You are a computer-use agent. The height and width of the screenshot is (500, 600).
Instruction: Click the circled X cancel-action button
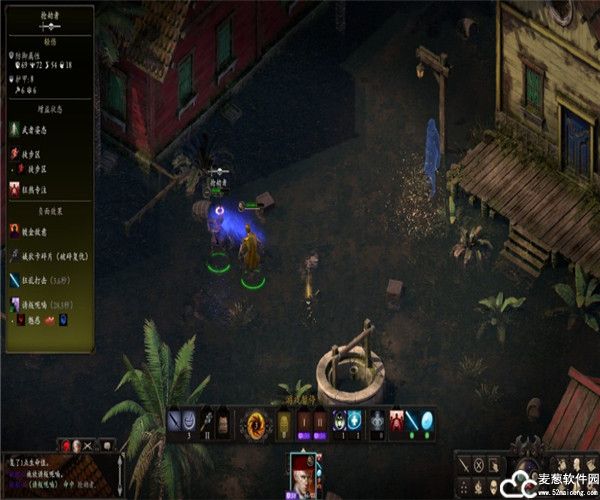[479, 464]
